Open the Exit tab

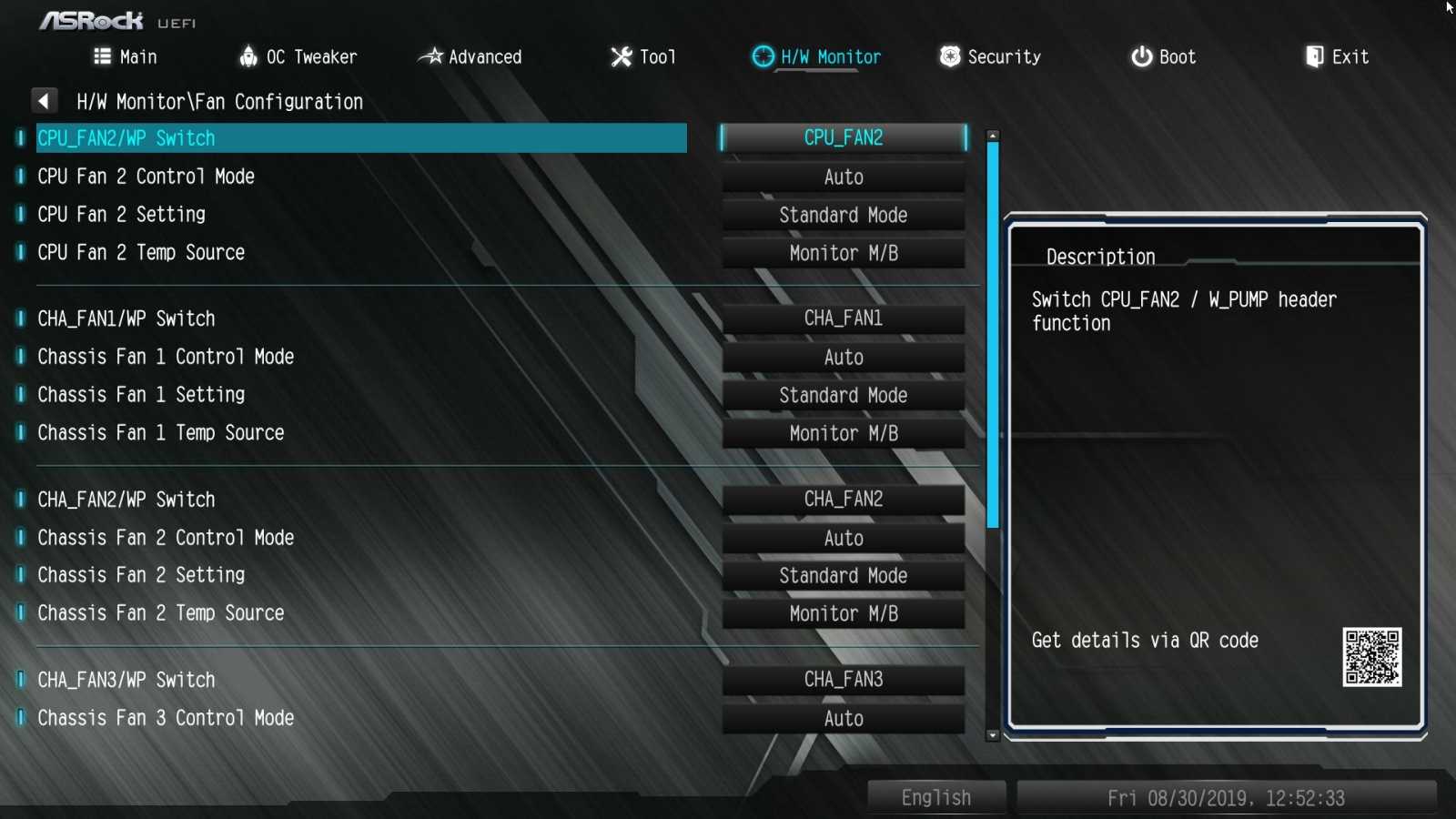[x=1337, y=56]
